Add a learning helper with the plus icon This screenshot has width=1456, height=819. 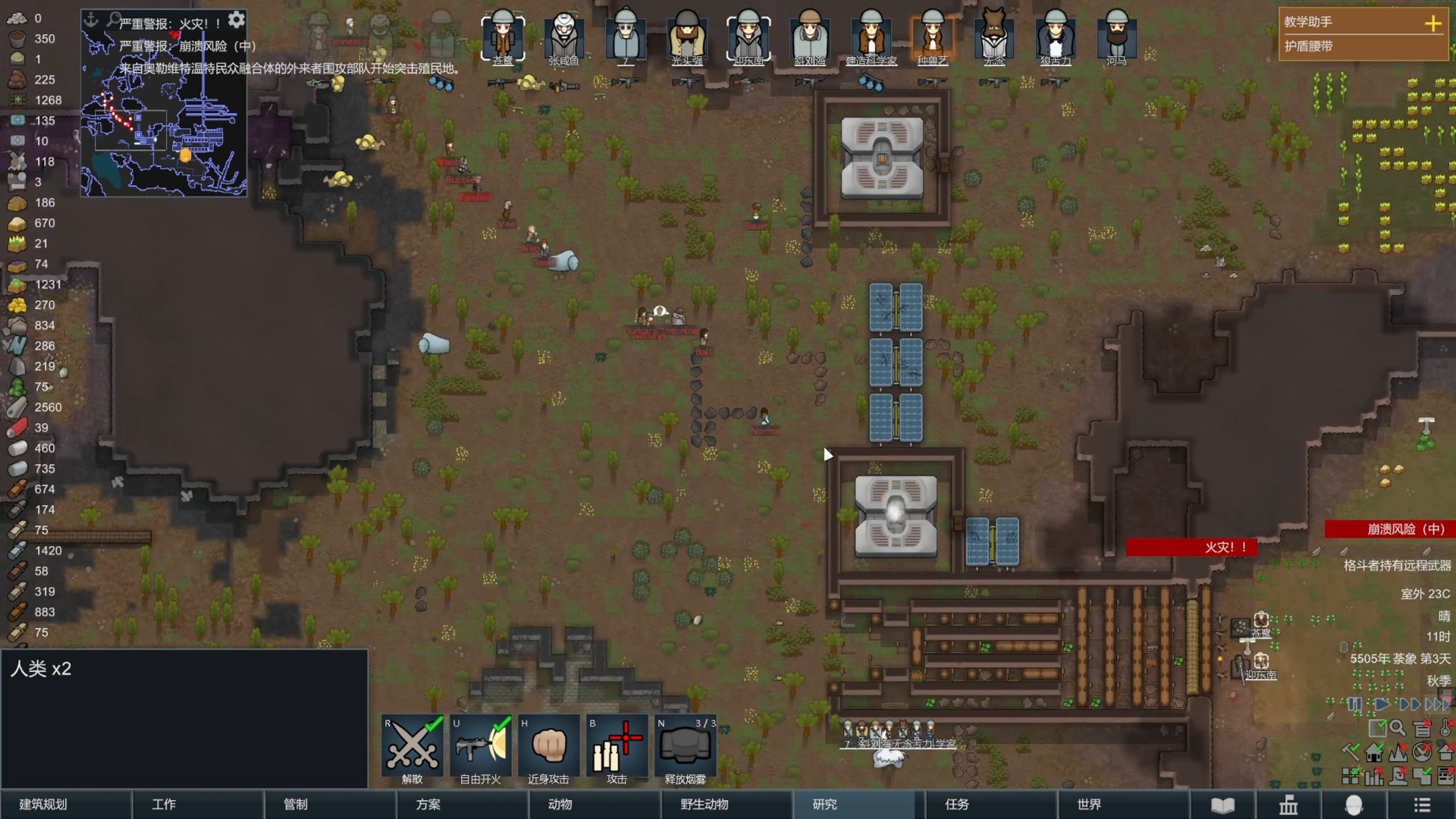(1432, 24)
